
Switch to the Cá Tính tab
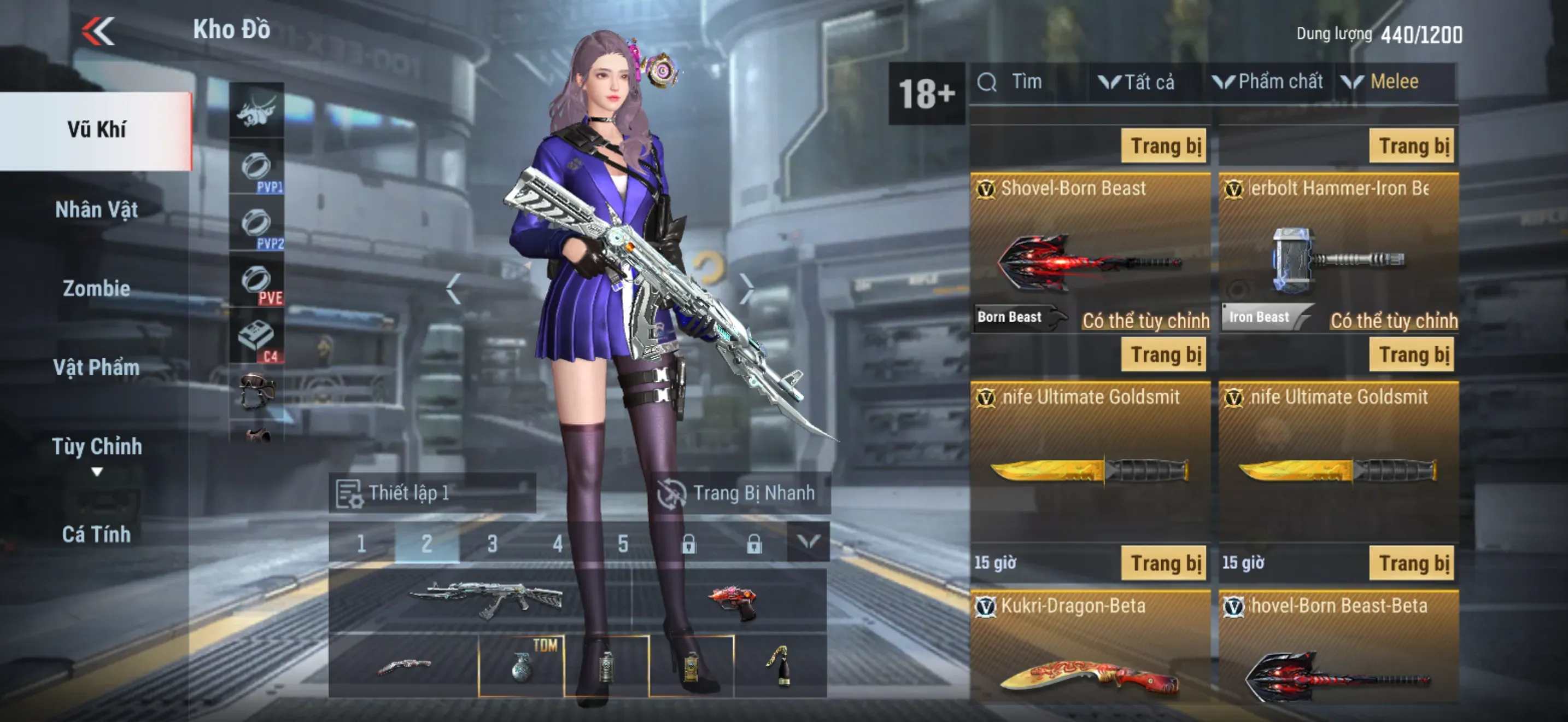pyautogui.click(x=96, y=534)
